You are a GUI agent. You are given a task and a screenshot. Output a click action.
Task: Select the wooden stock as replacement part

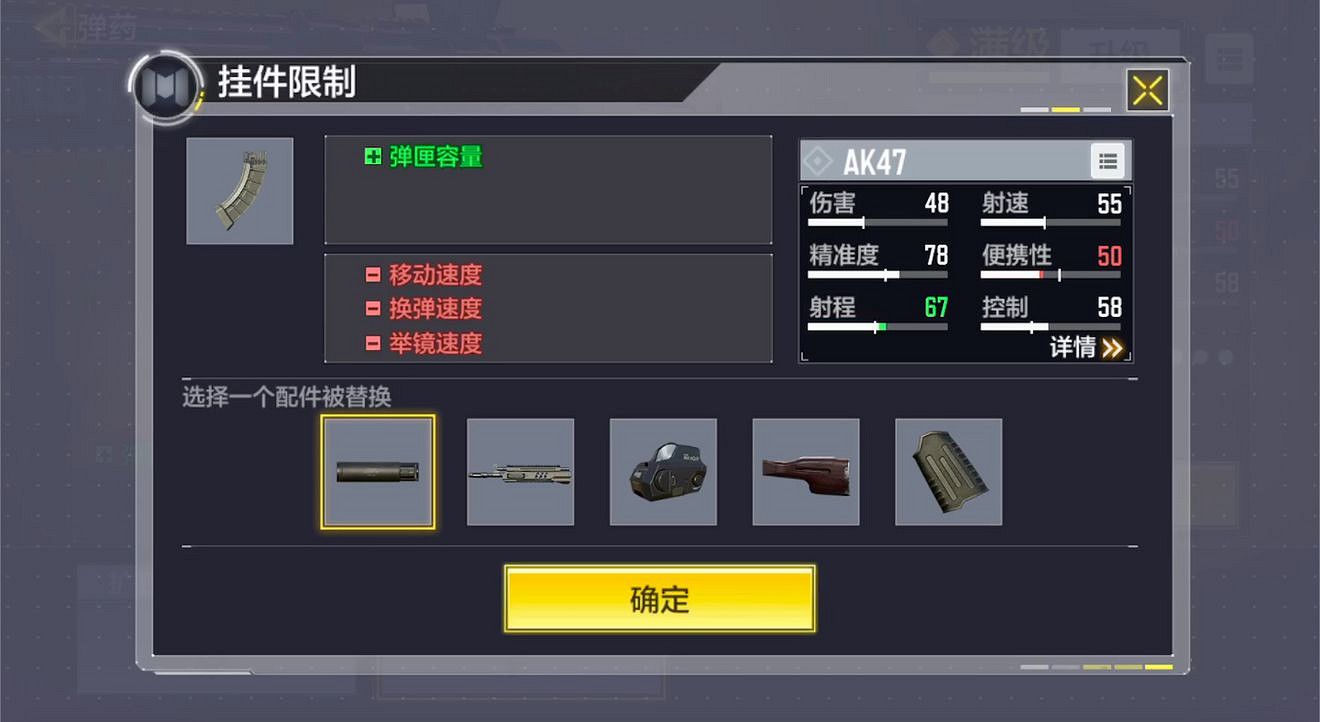(805, 470)
